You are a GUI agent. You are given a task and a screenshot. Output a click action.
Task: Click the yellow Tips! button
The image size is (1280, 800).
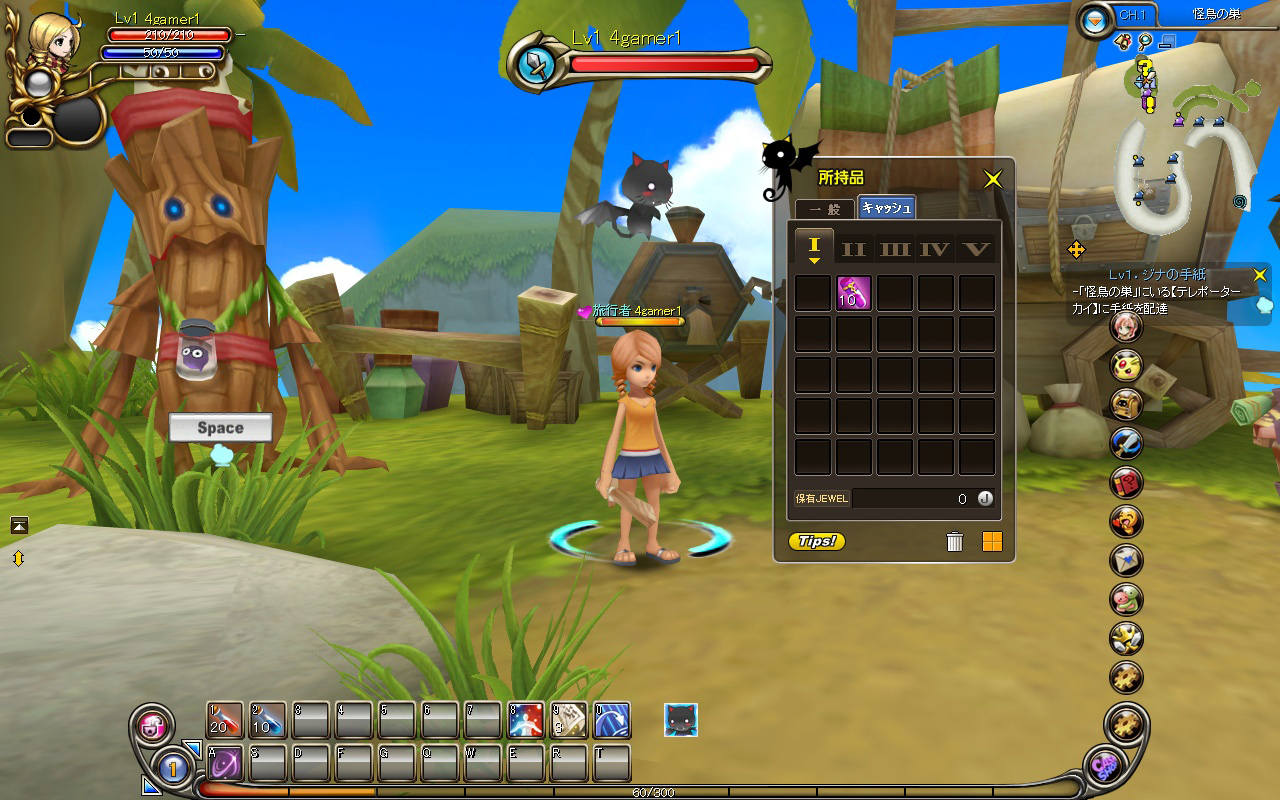coord(817,542)
